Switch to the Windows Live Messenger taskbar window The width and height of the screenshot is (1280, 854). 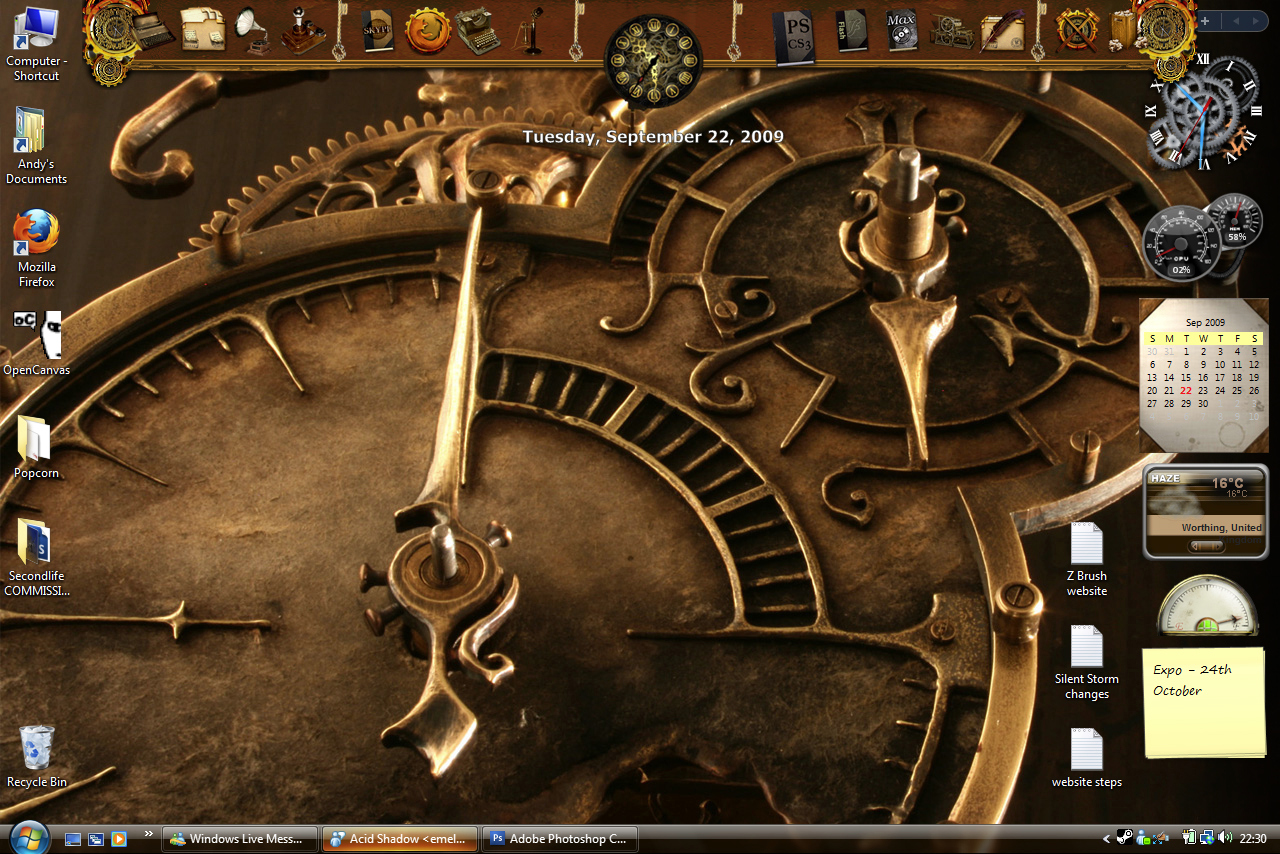(240, 839)
